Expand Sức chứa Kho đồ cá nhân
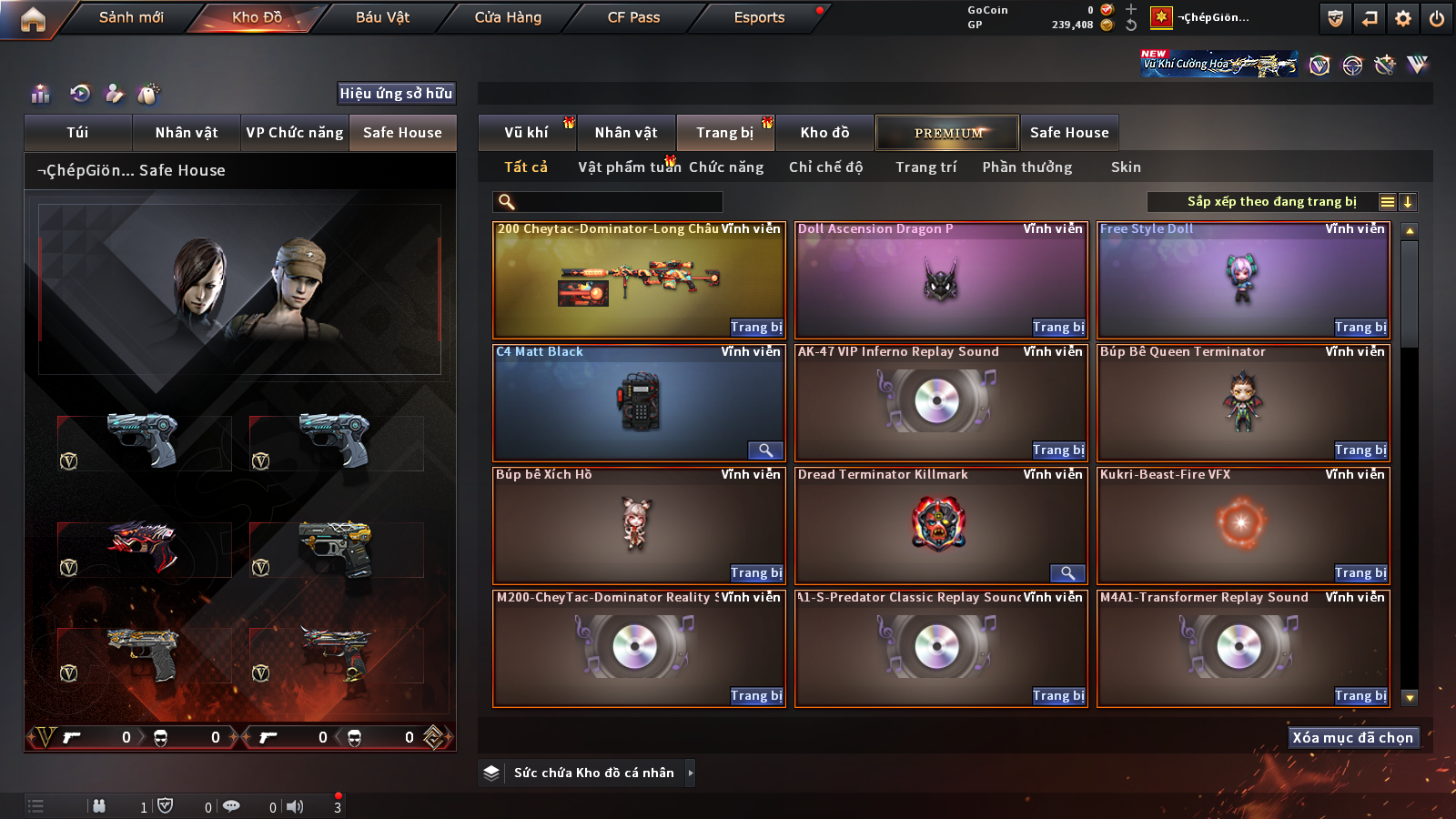 click(x=690, y=773)
